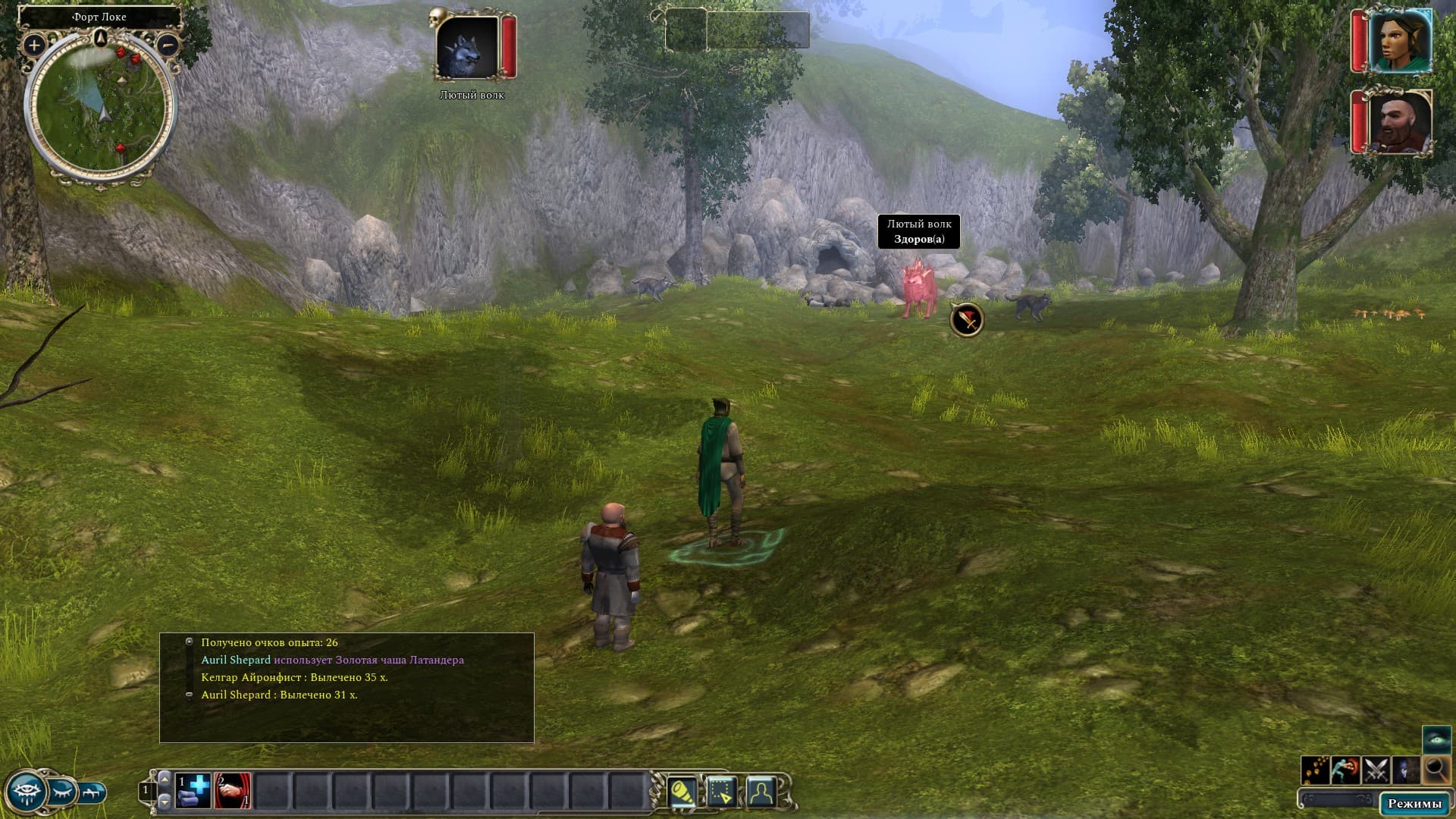
Task: Toggle the magnifying glass search mode
Action: (x=1436, y=770)
